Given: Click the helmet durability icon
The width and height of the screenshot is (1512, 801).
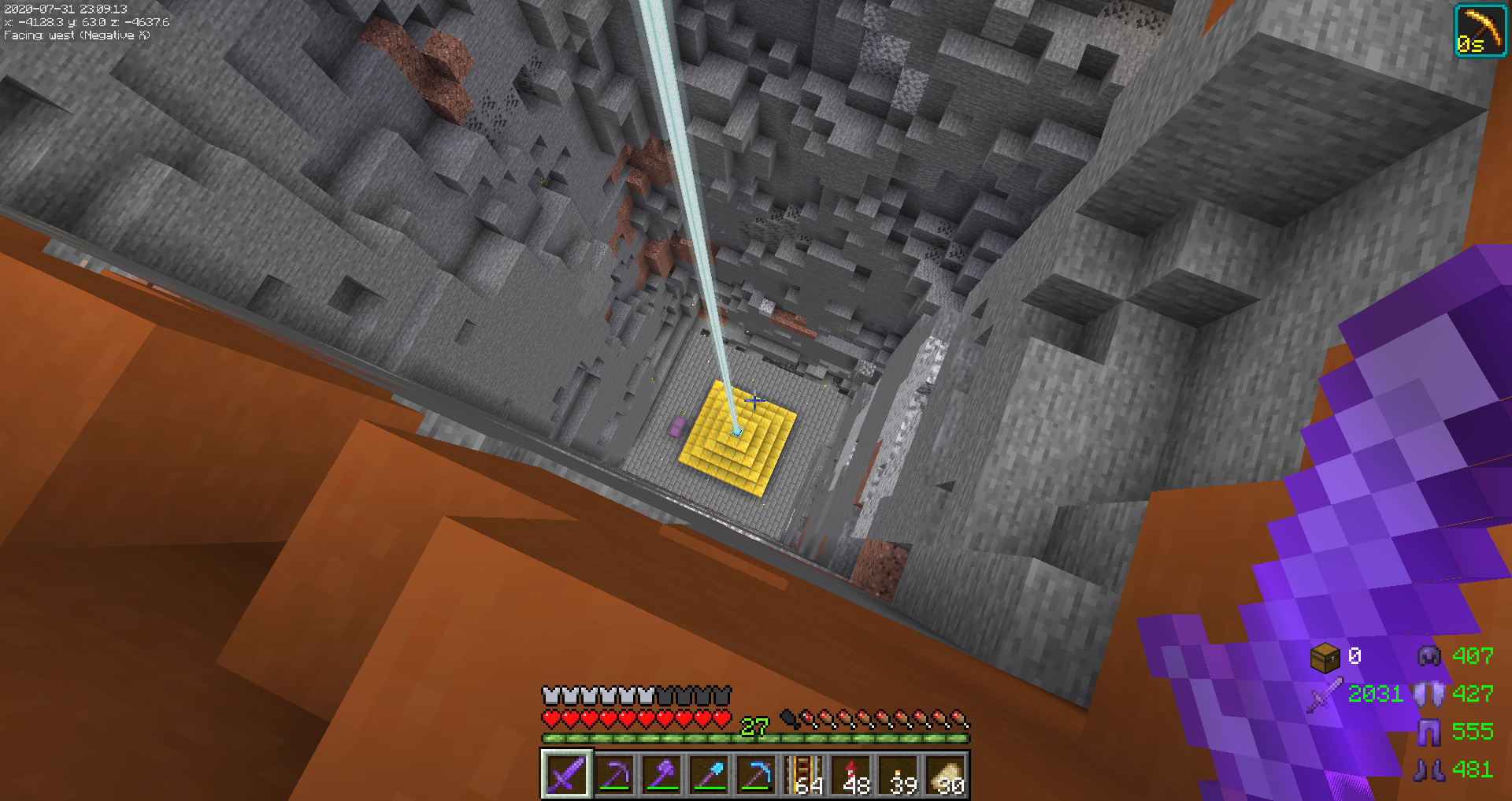Looking at the screenshot, I should (1429, 656).
